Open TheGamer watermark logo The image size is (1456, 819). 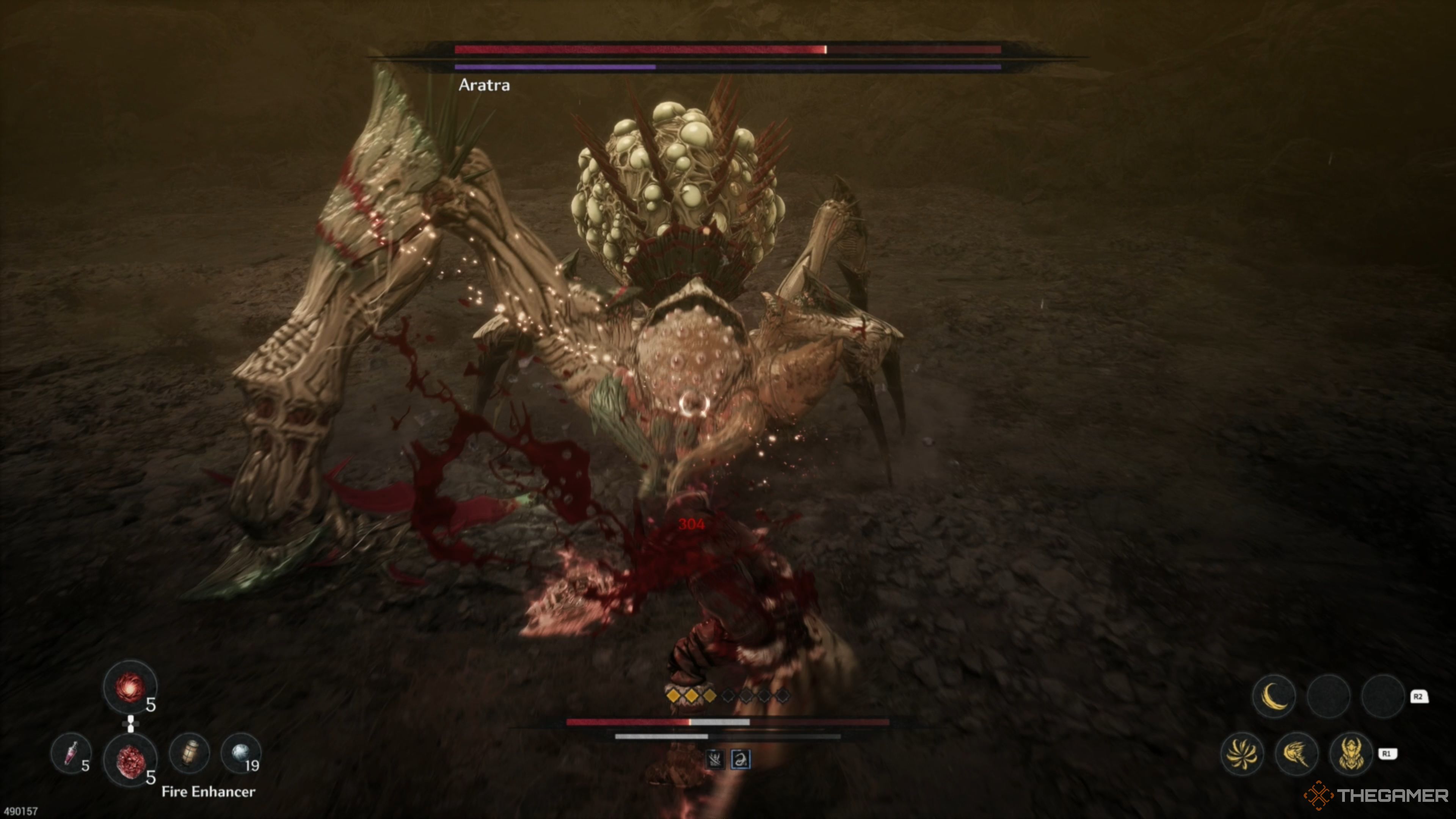pos(1376,796)
